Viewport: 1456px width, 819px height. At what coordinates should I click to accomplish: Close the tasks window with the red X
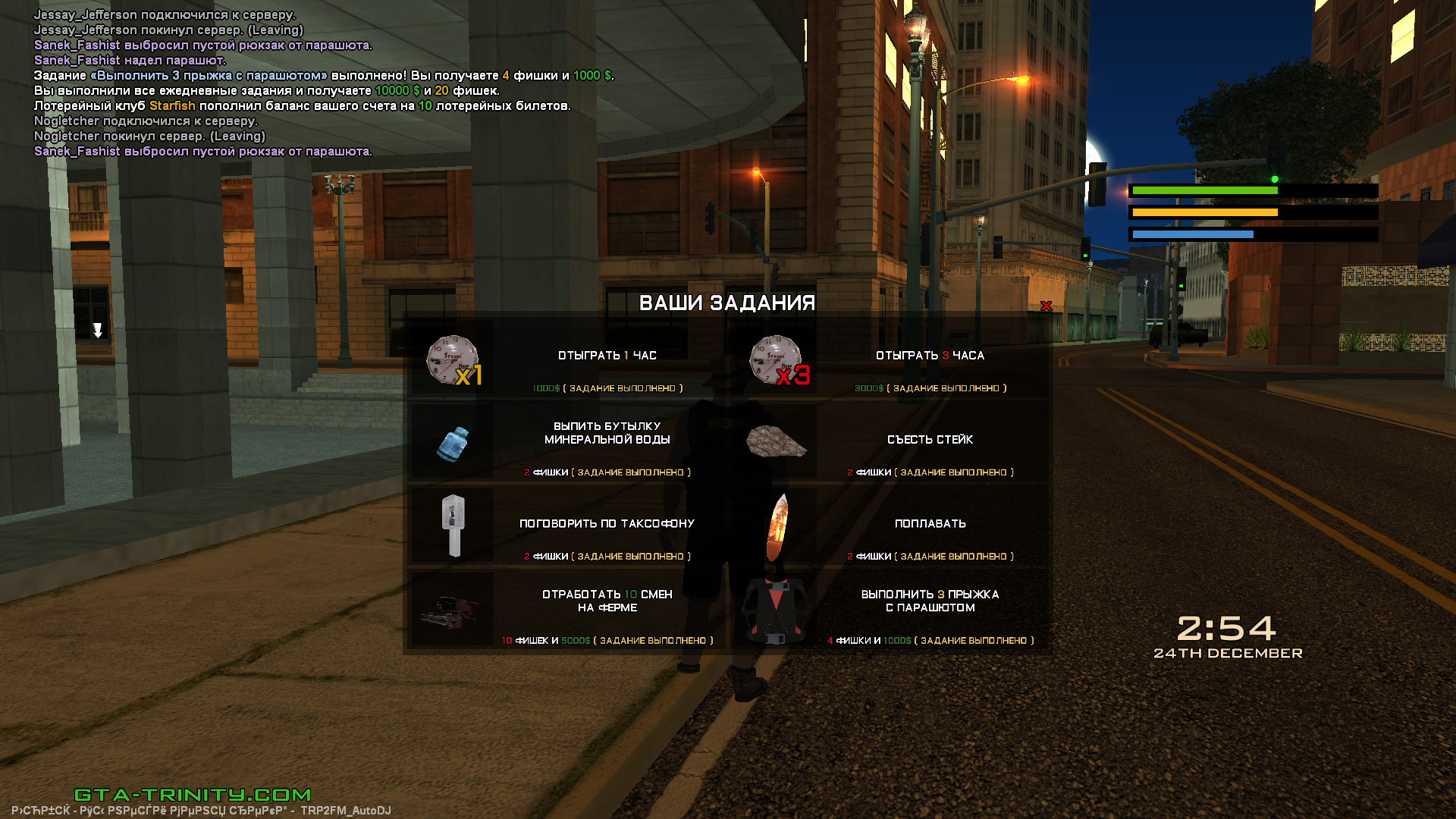coord(1046,306)
